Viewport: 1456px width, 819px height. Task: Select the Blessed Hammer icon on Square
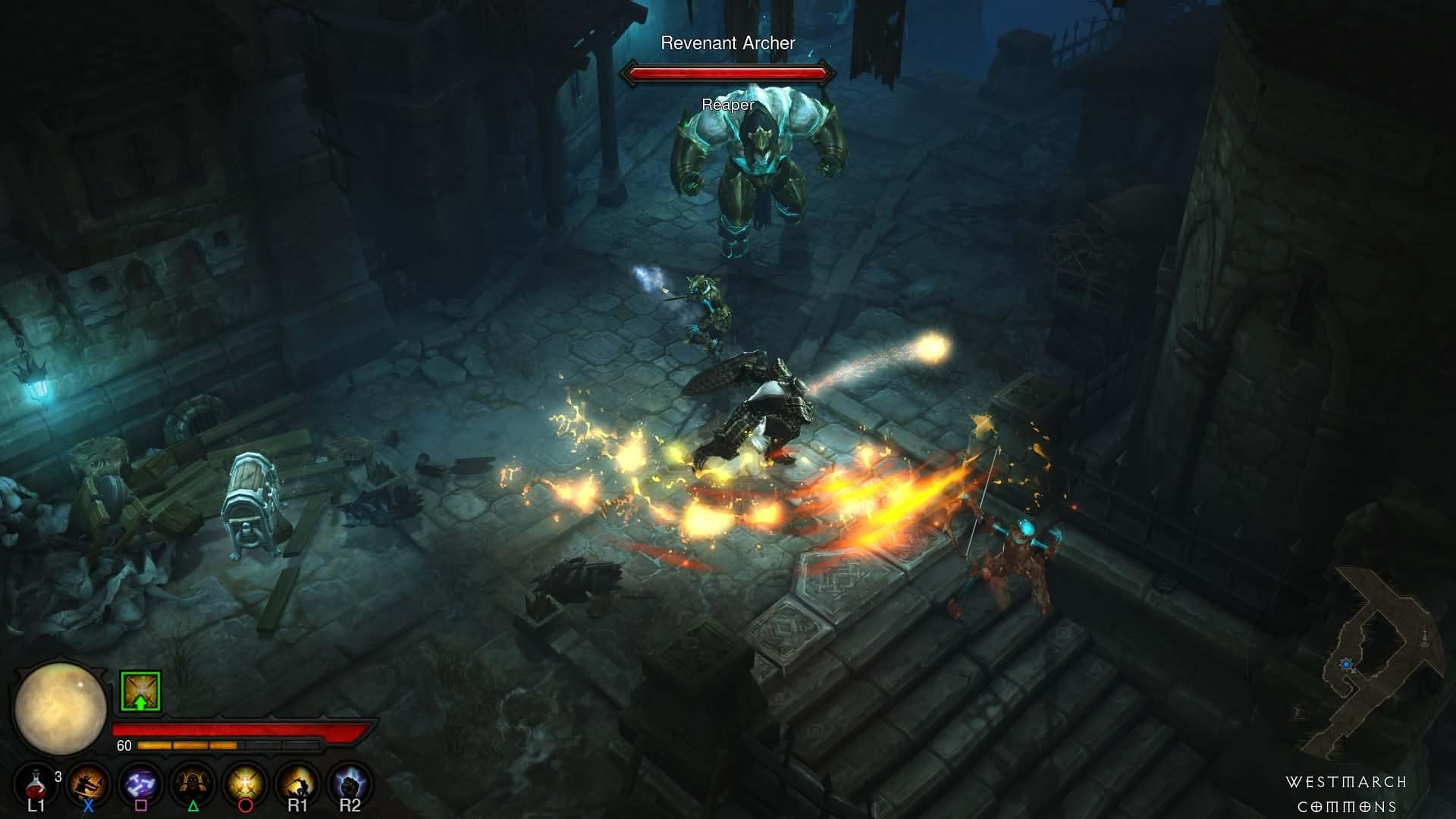click(x=140, y=783)
